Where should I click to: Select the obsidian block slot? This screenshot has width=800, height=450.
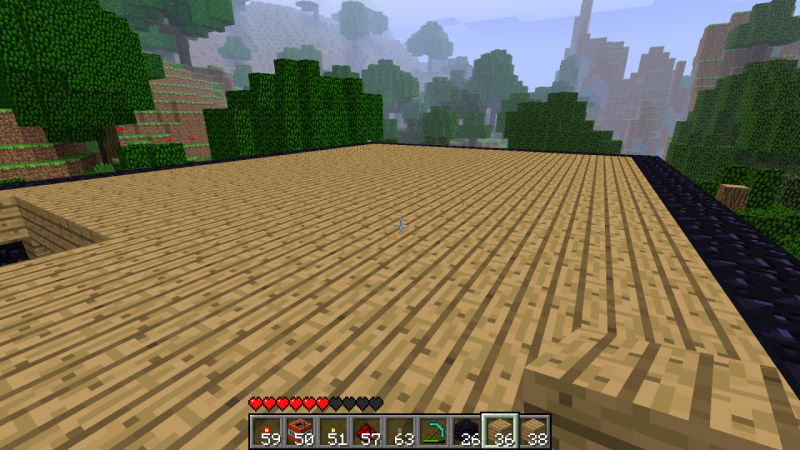[x=467, y=431]
